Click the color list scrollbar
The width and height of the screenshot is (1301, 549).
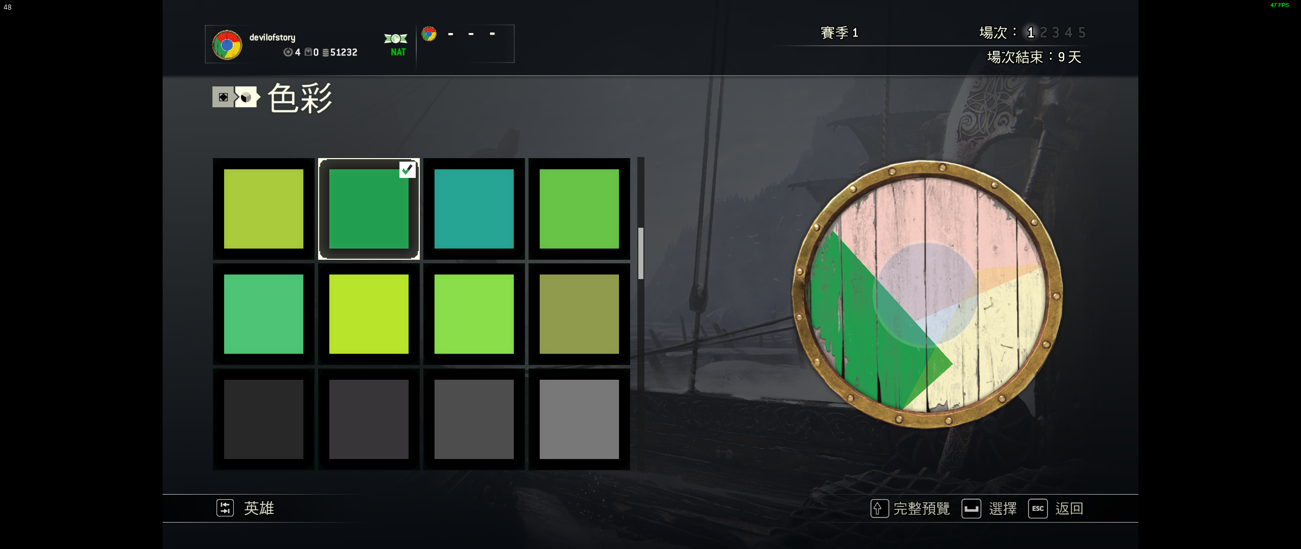coord(641,252)
